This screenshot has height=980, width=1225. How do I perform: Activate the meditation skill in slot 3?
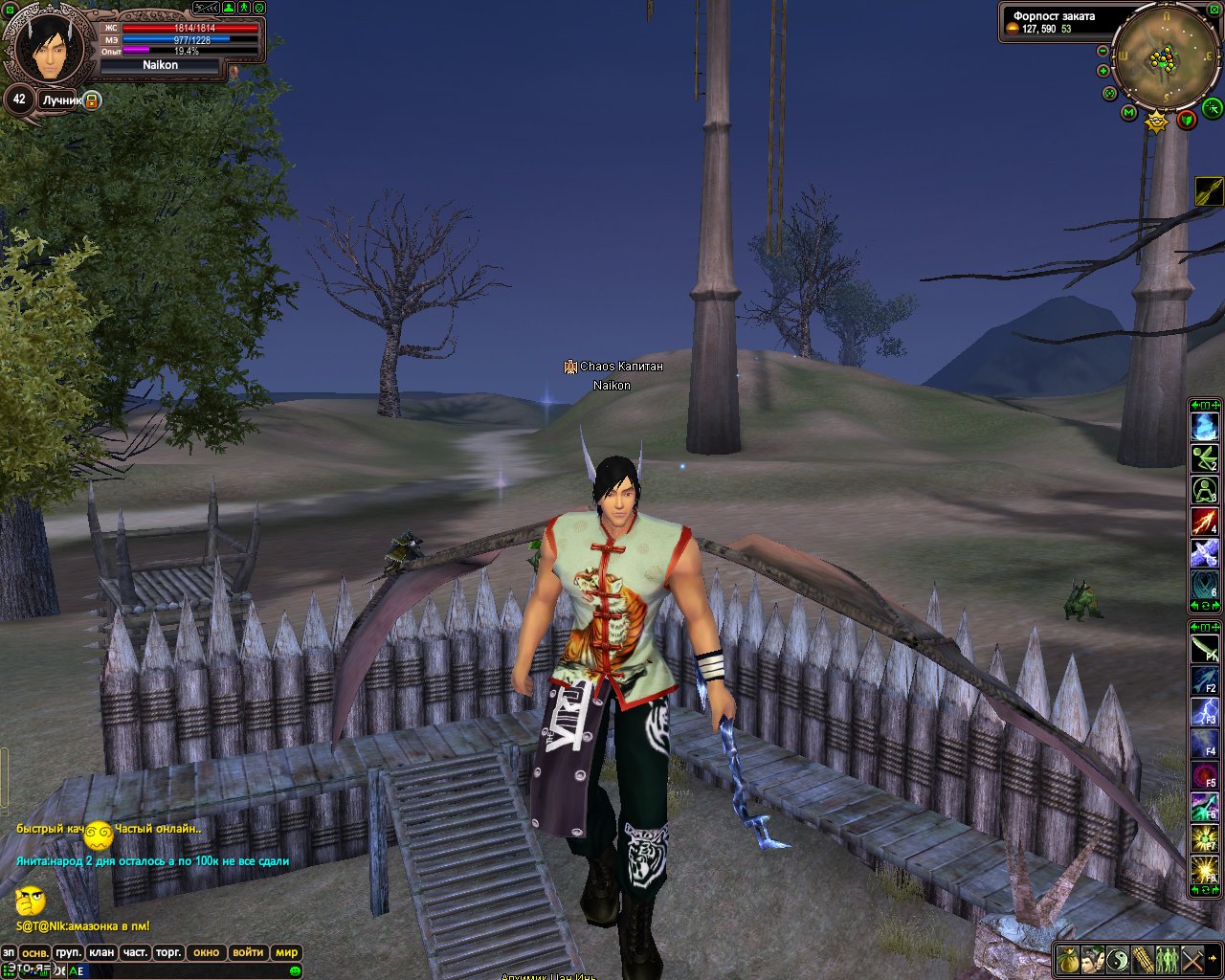(x=1204, y=491)
